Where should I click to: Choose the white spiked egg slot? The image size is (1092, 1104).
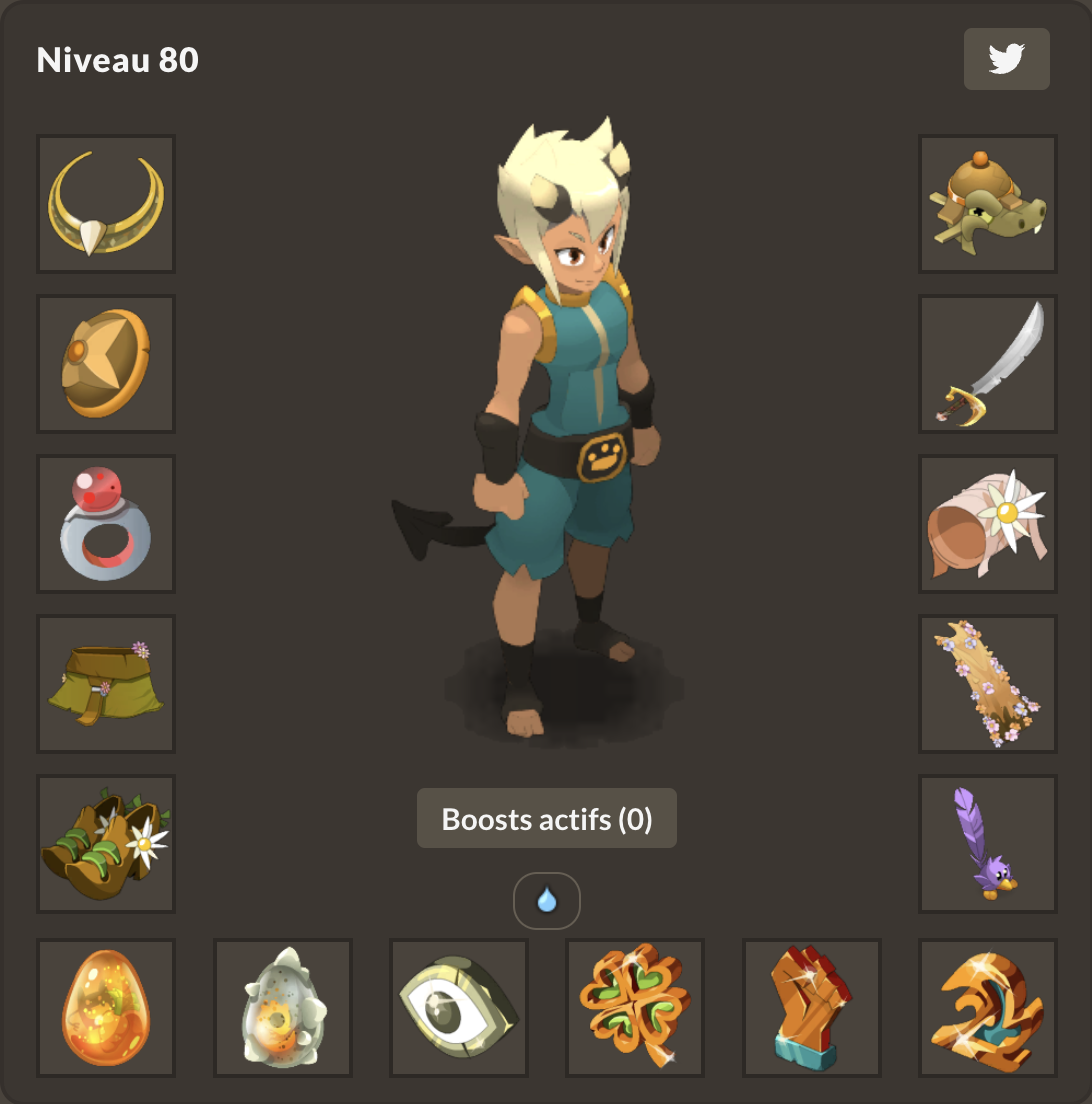point(283,1008)
